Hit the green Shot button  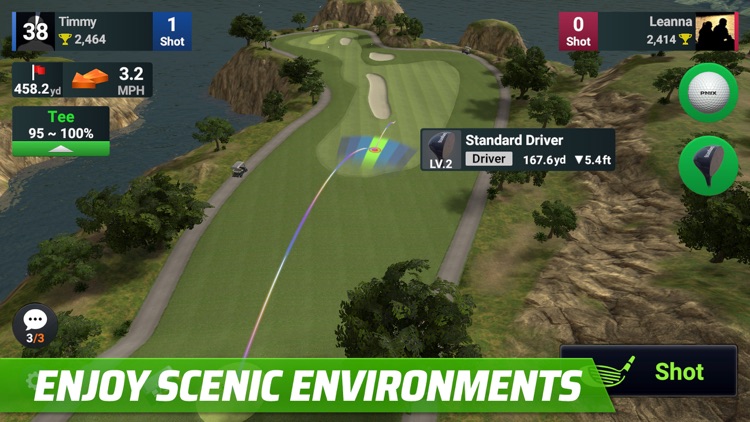pyautogui.click(x=662, y=371)
